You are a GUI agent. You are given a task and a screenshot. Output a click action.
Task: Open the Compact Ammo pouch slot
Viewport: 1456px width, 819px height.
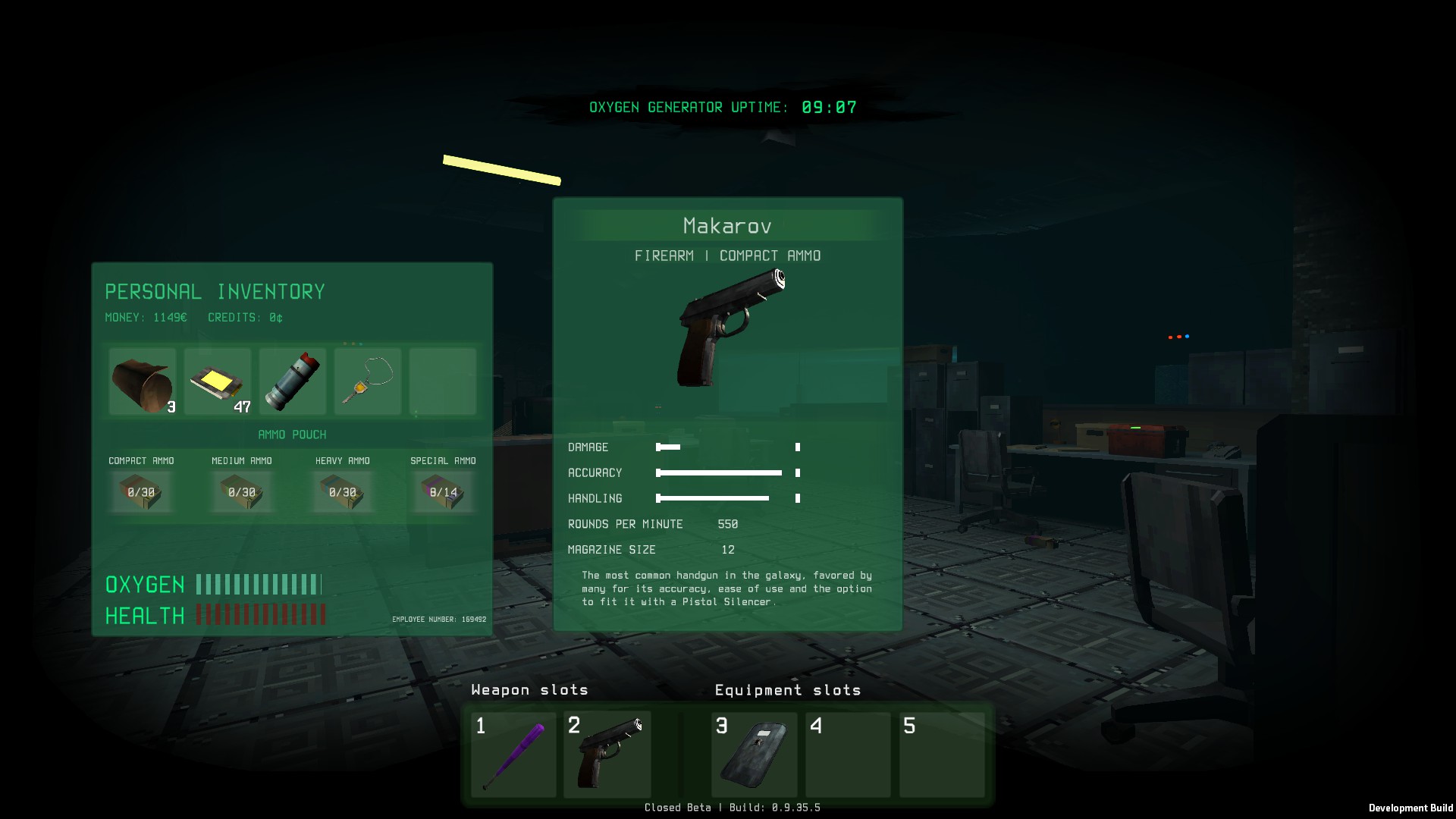141,491
